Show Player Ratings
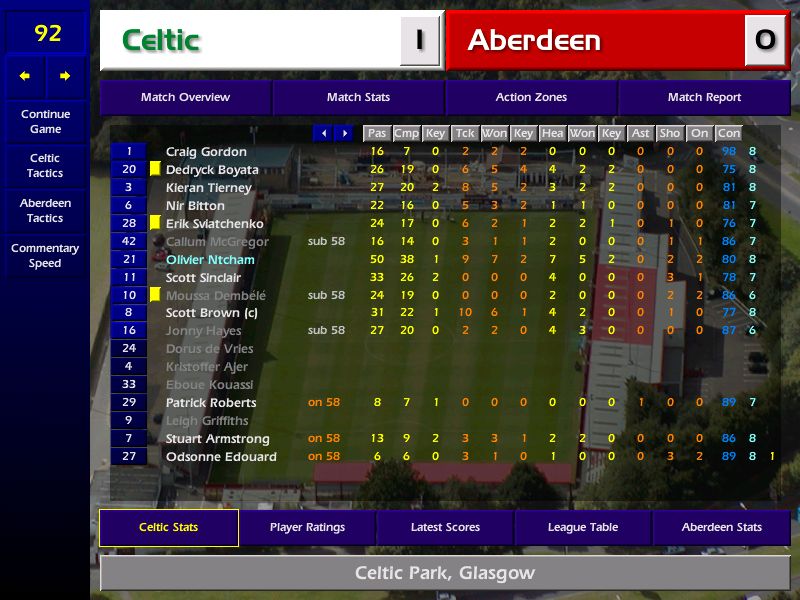 pos(307,527)
